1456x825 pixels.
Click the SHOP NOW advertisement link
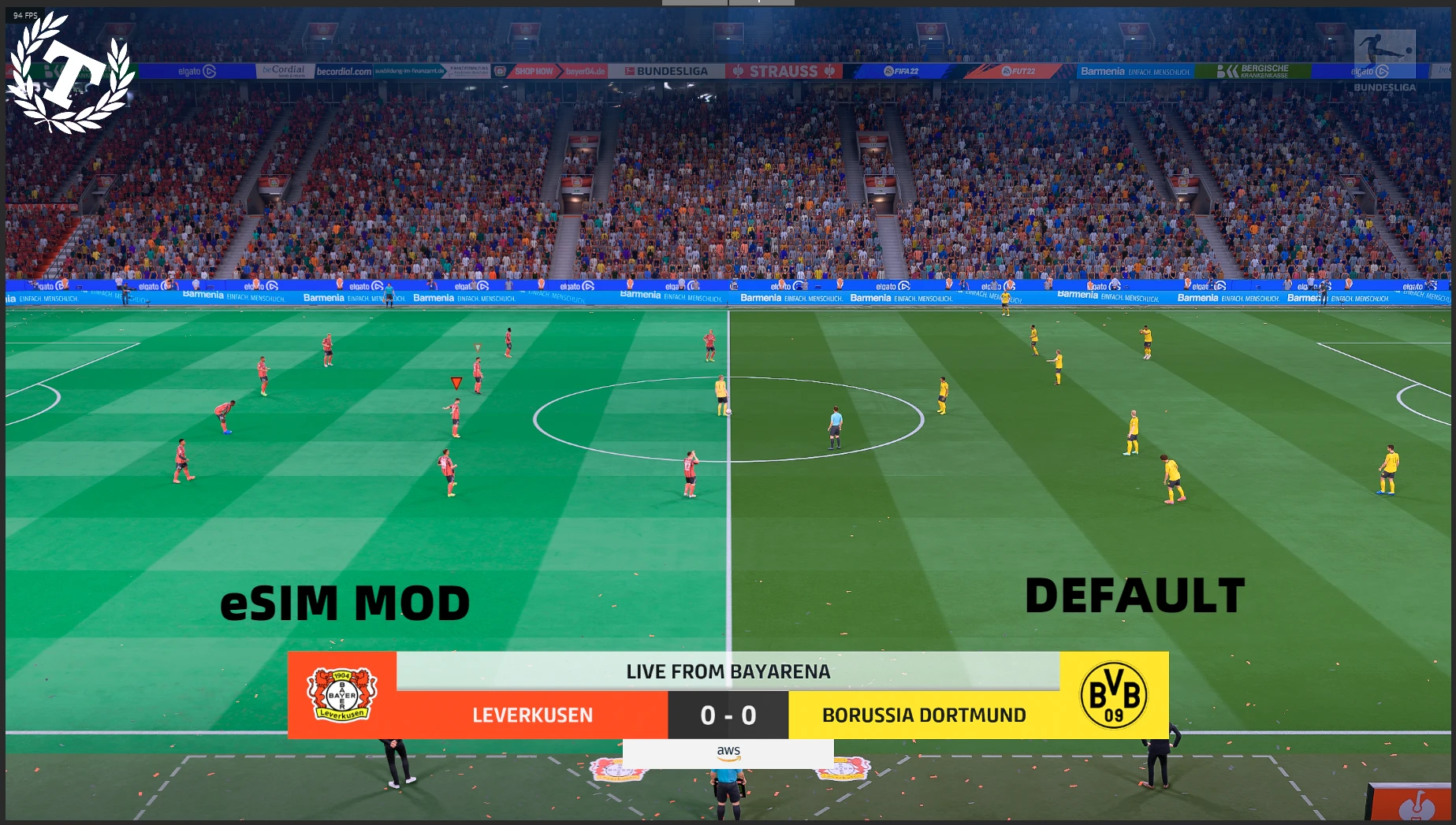point(534,71)
